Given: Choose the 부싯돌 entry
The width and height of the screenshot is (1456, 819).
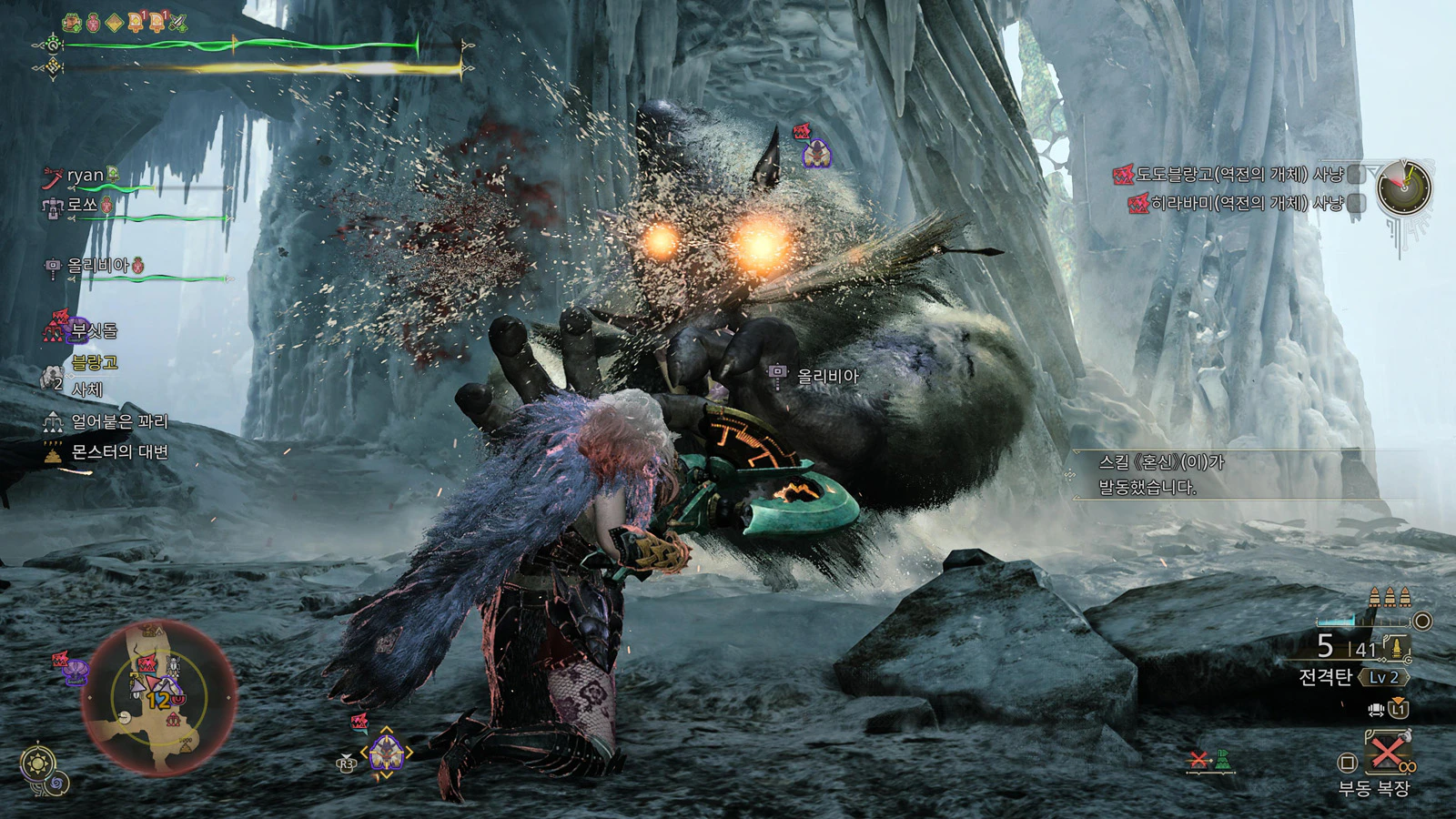Looking at the screenshot, I should pyautogui.click(x=94, y=329).
